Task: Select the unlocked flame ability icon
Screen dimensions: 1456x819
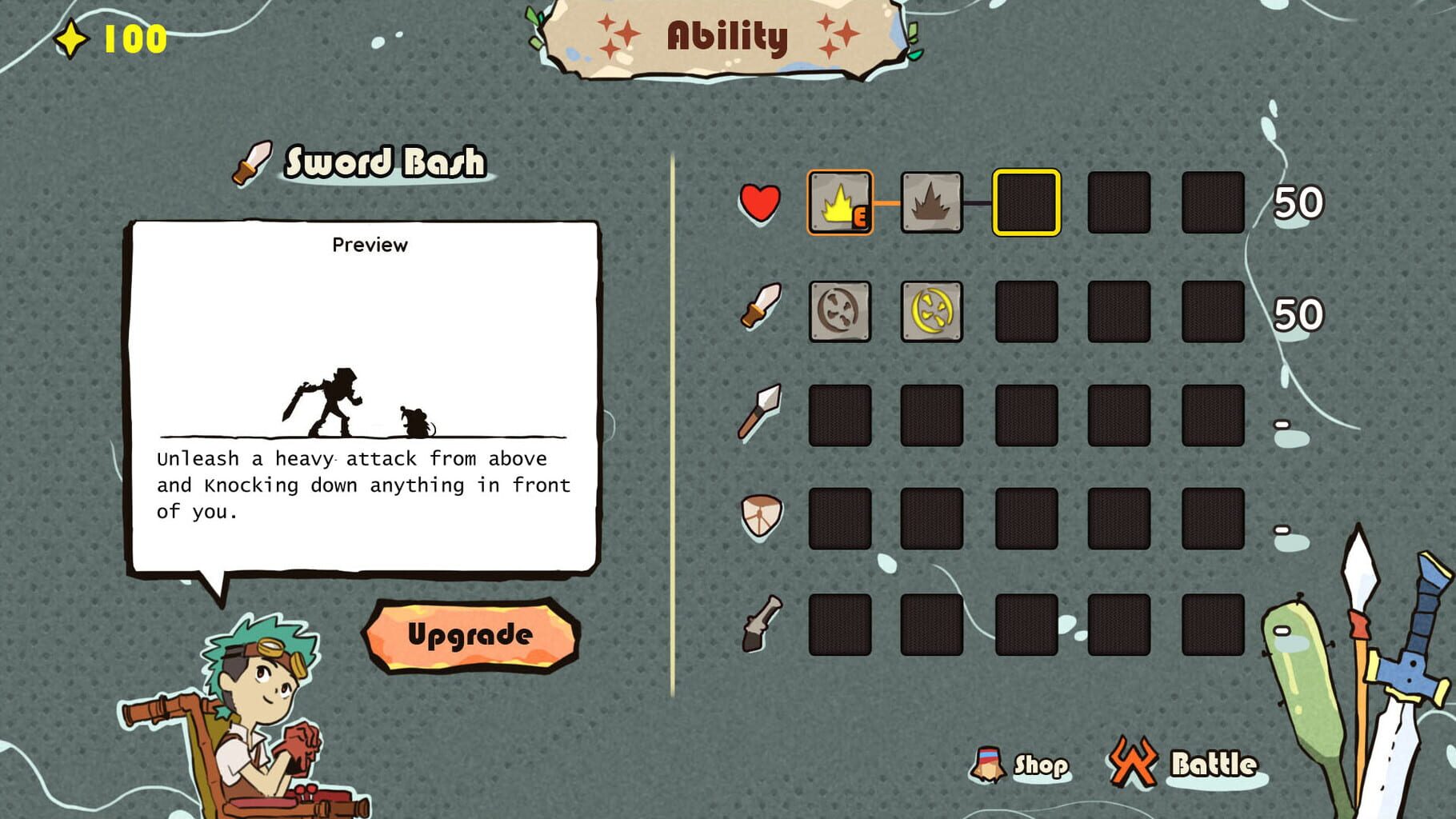Action: (x=838, y=203)
